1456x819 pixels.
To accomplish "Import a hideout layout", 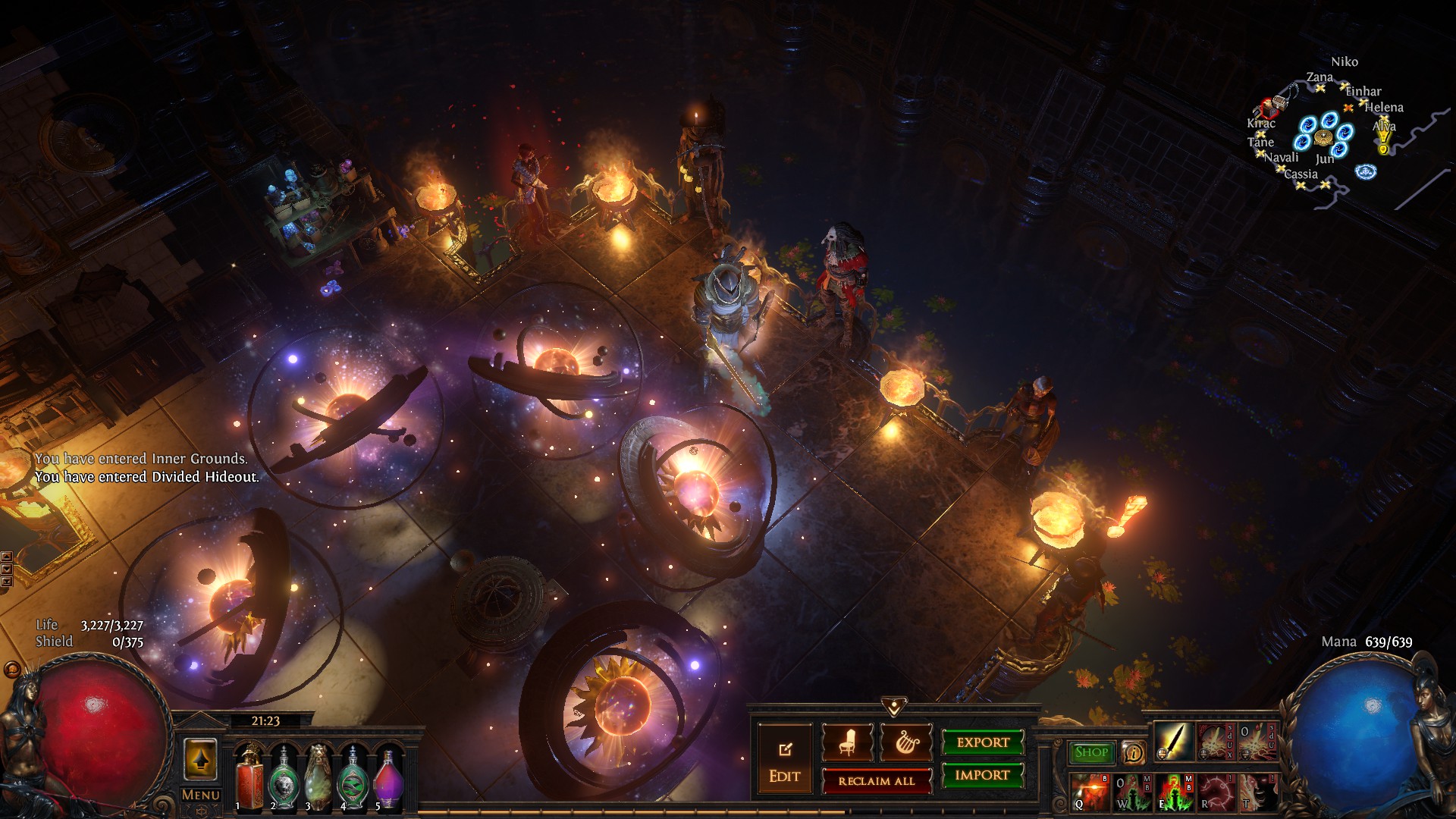I will coord(983,775).
